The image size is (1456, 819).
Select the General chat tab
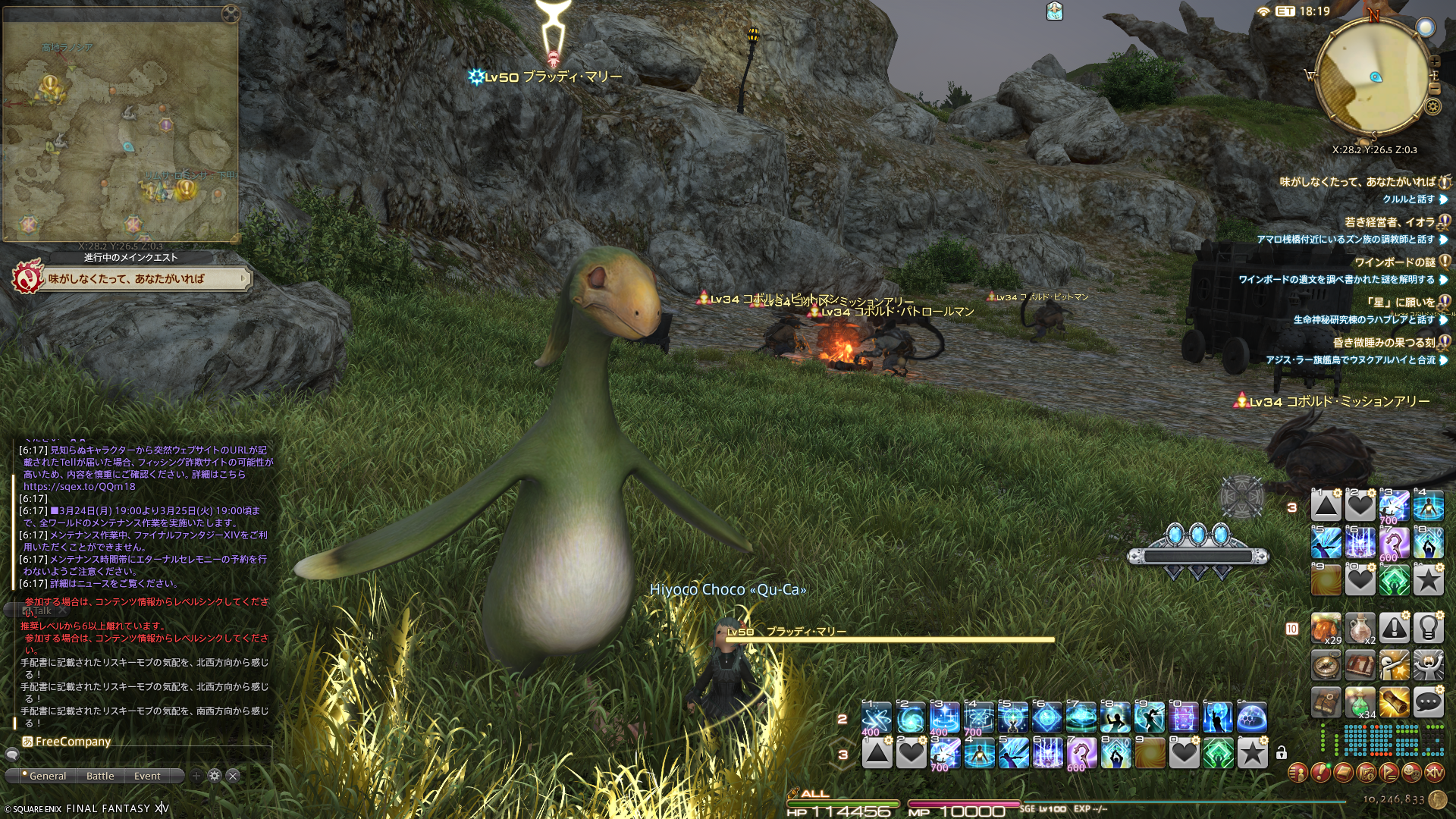(x=47, y=776)
